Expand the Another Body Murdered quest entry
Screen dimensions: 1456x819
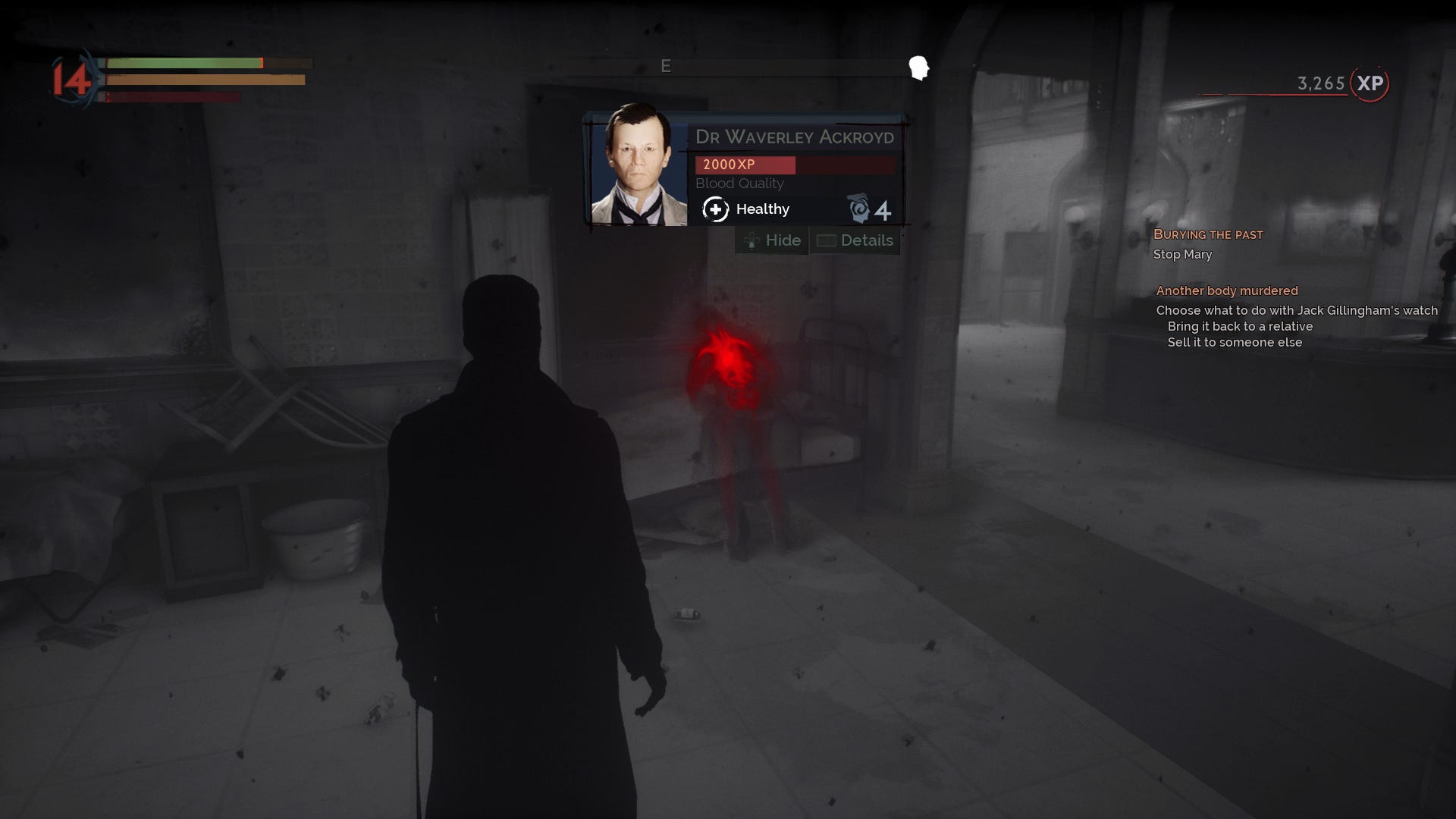pos(1226,290)
